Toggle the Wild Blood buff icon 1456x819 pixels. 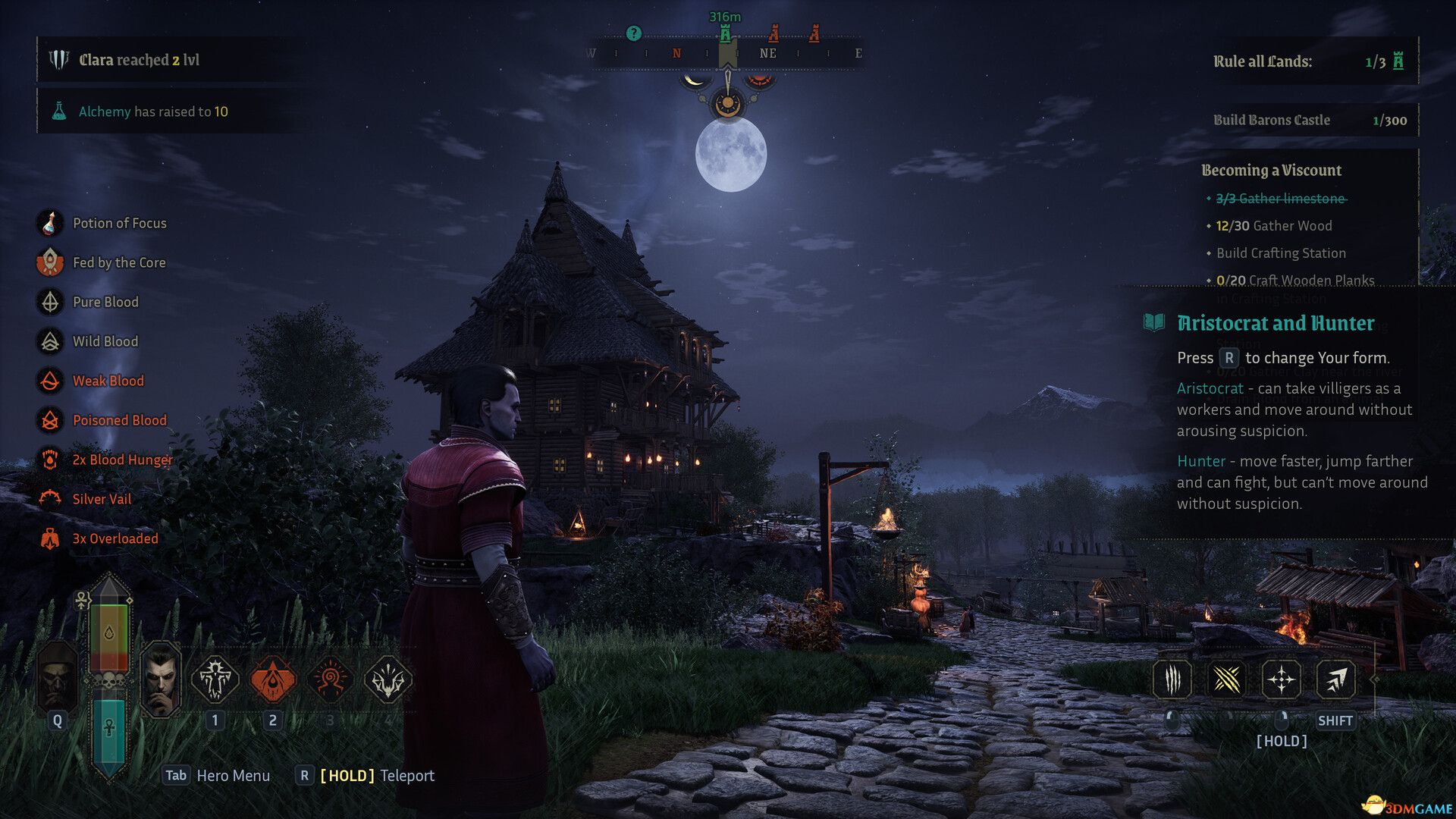pyautogui.click(x=49, y=341)
